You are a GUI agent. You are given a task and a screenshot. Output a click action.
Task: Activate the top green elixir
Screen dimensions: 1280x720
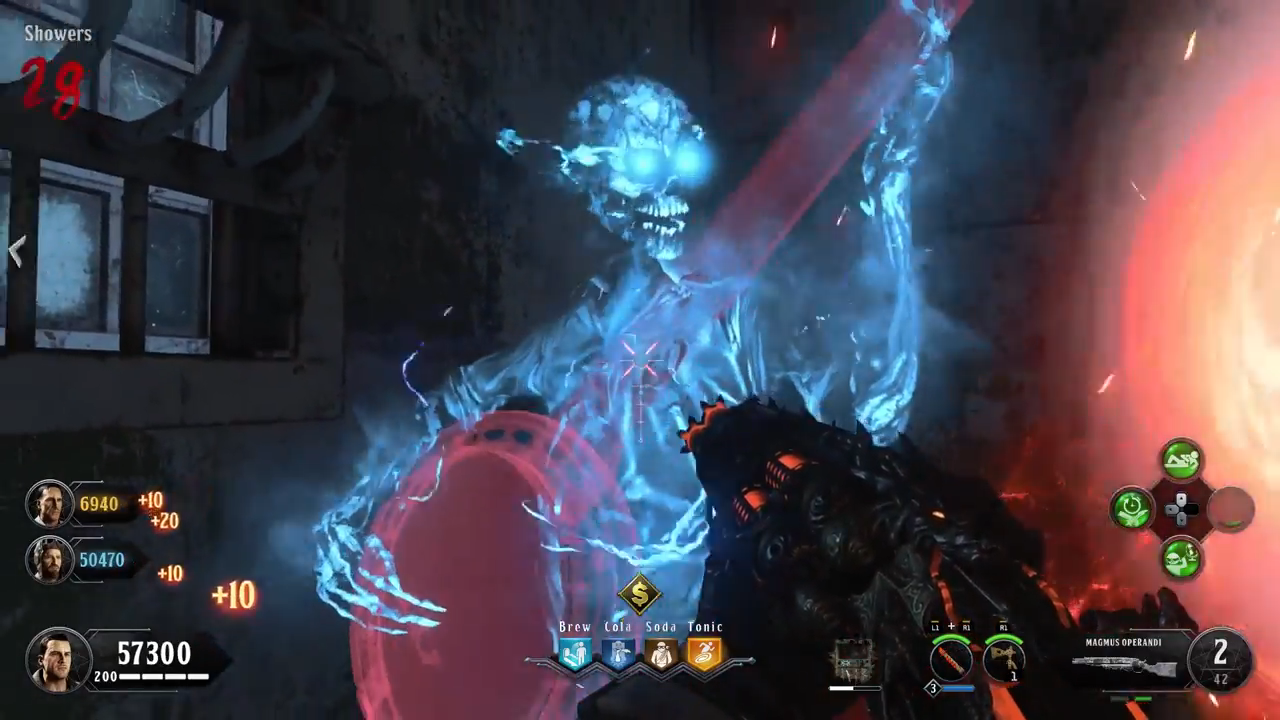tap(1181, 461)
